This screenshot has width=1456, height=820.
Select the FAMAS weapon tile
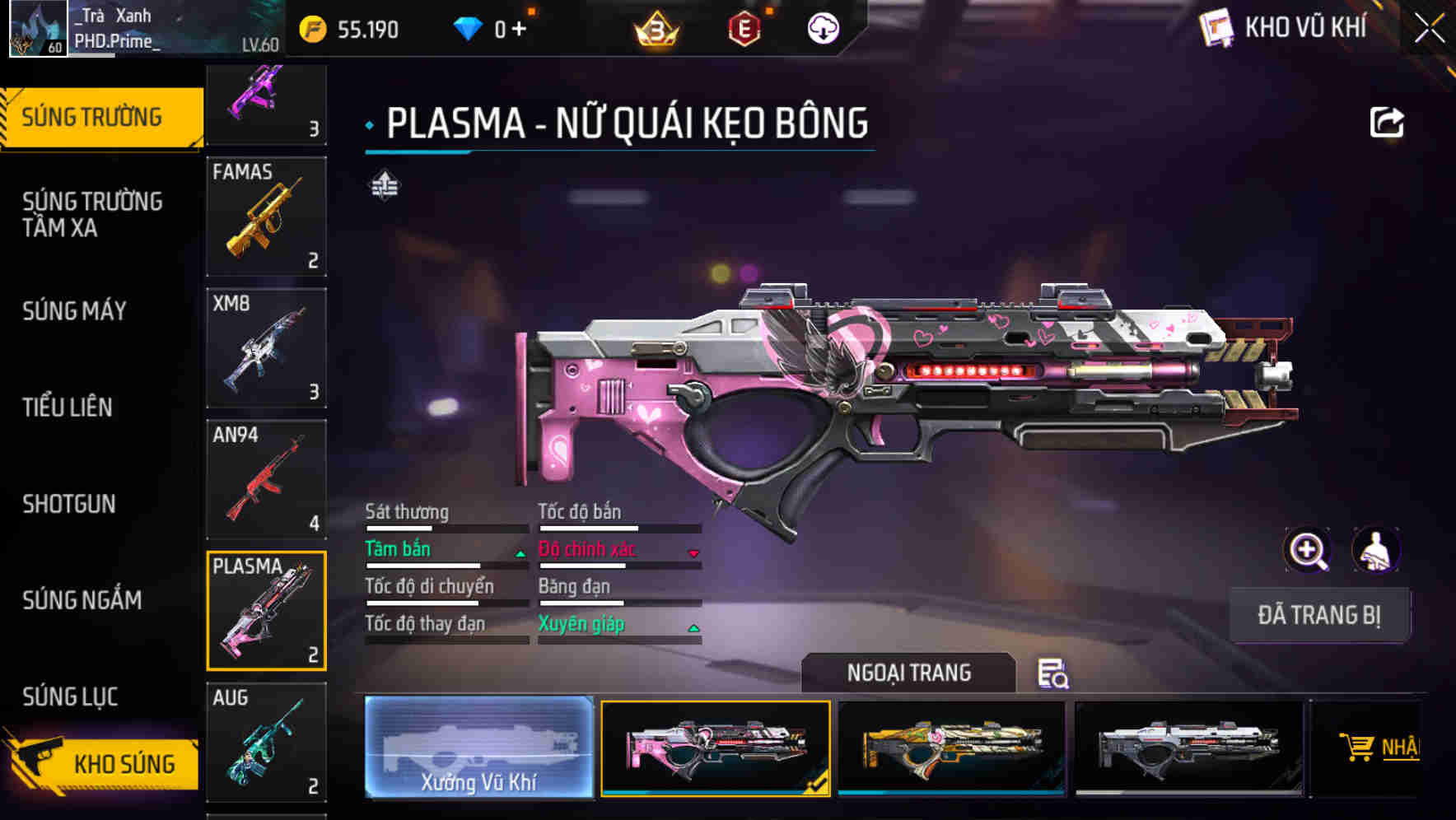click(266, 217)
